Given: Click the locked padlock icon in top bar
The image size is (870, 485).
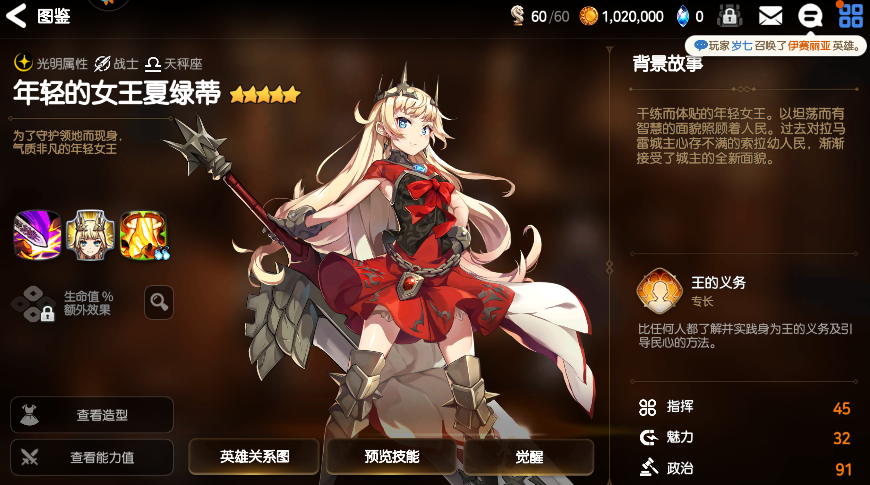Looking at the screenshot, I should click(x=730, y=16).
